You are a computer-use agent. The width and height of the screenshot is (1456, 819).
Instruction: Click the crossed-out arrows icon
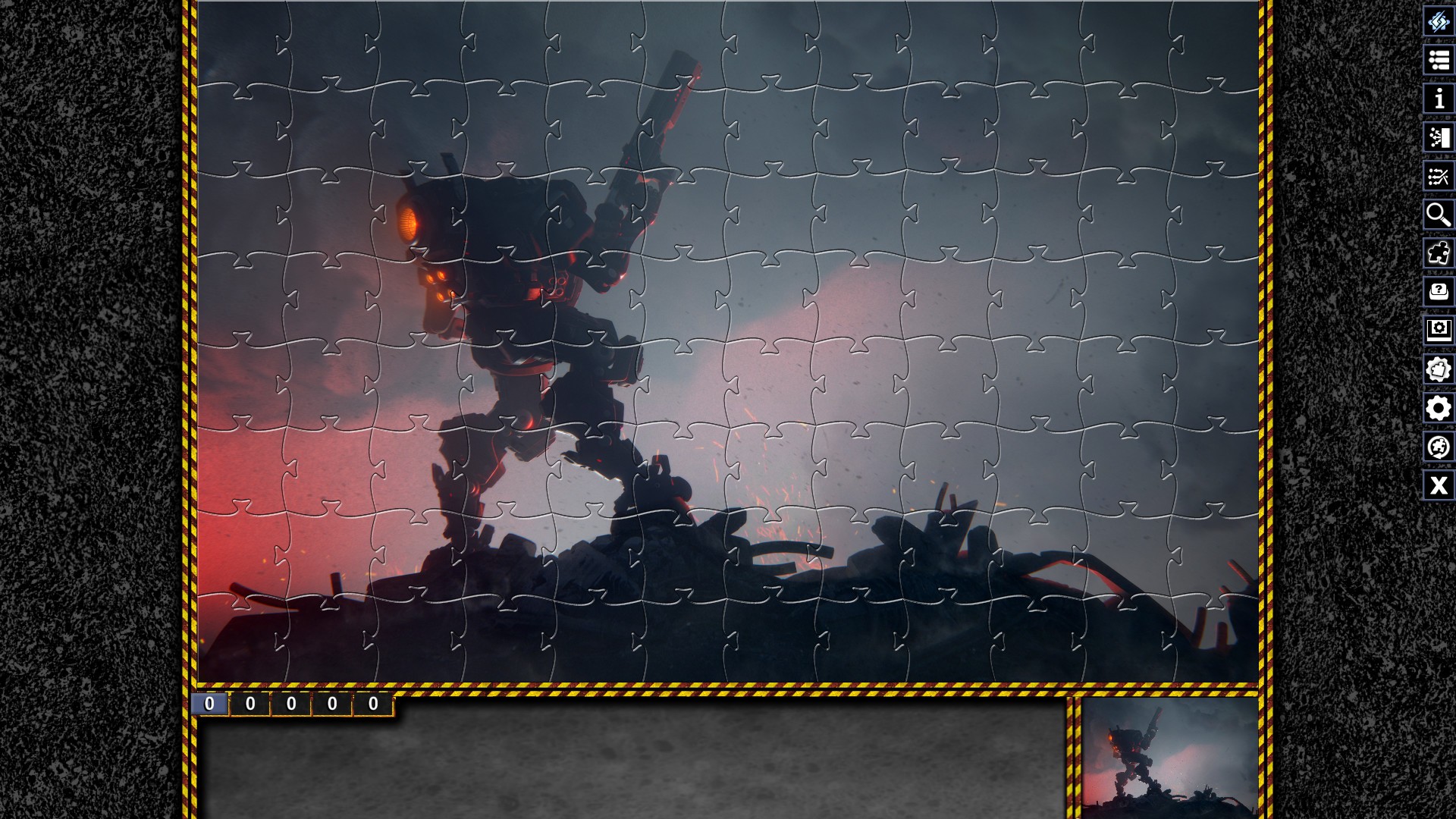click(x=1439, y=177)
